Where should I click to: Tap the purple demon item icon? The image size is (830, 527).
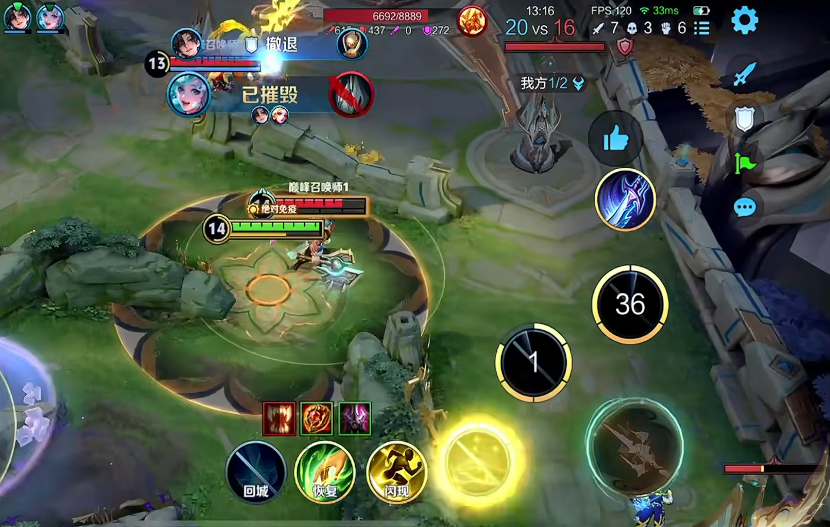point(355,418)
